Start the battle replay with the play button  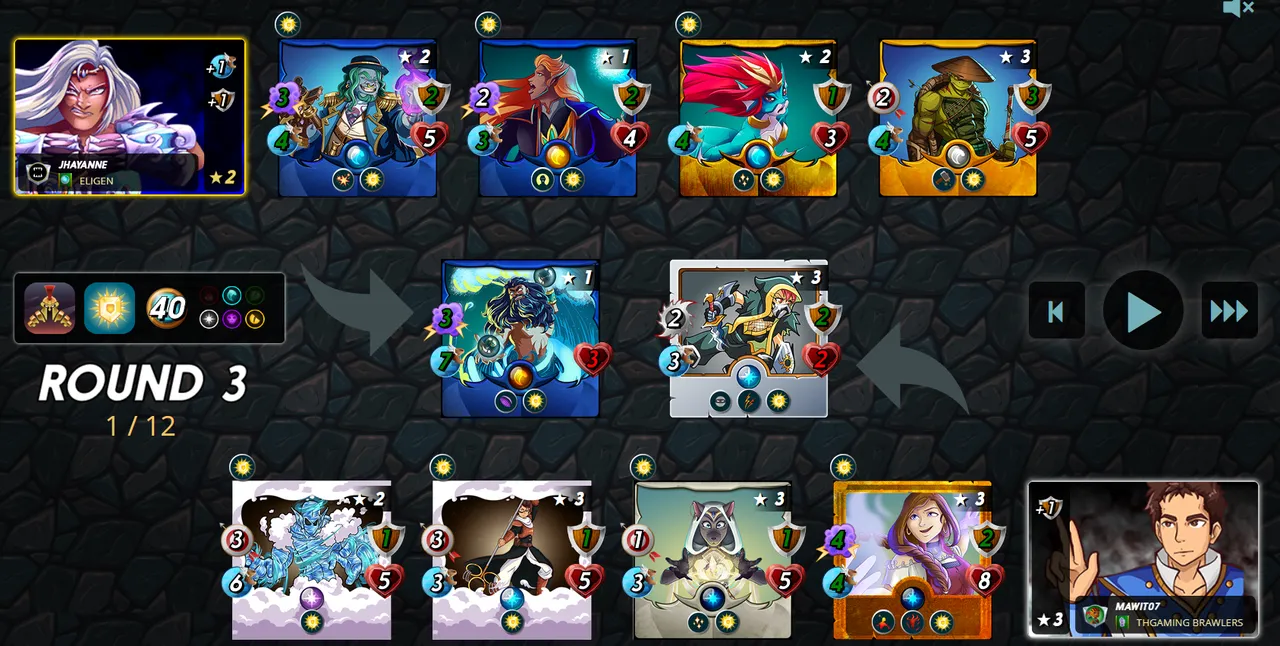click(1143, 311)
